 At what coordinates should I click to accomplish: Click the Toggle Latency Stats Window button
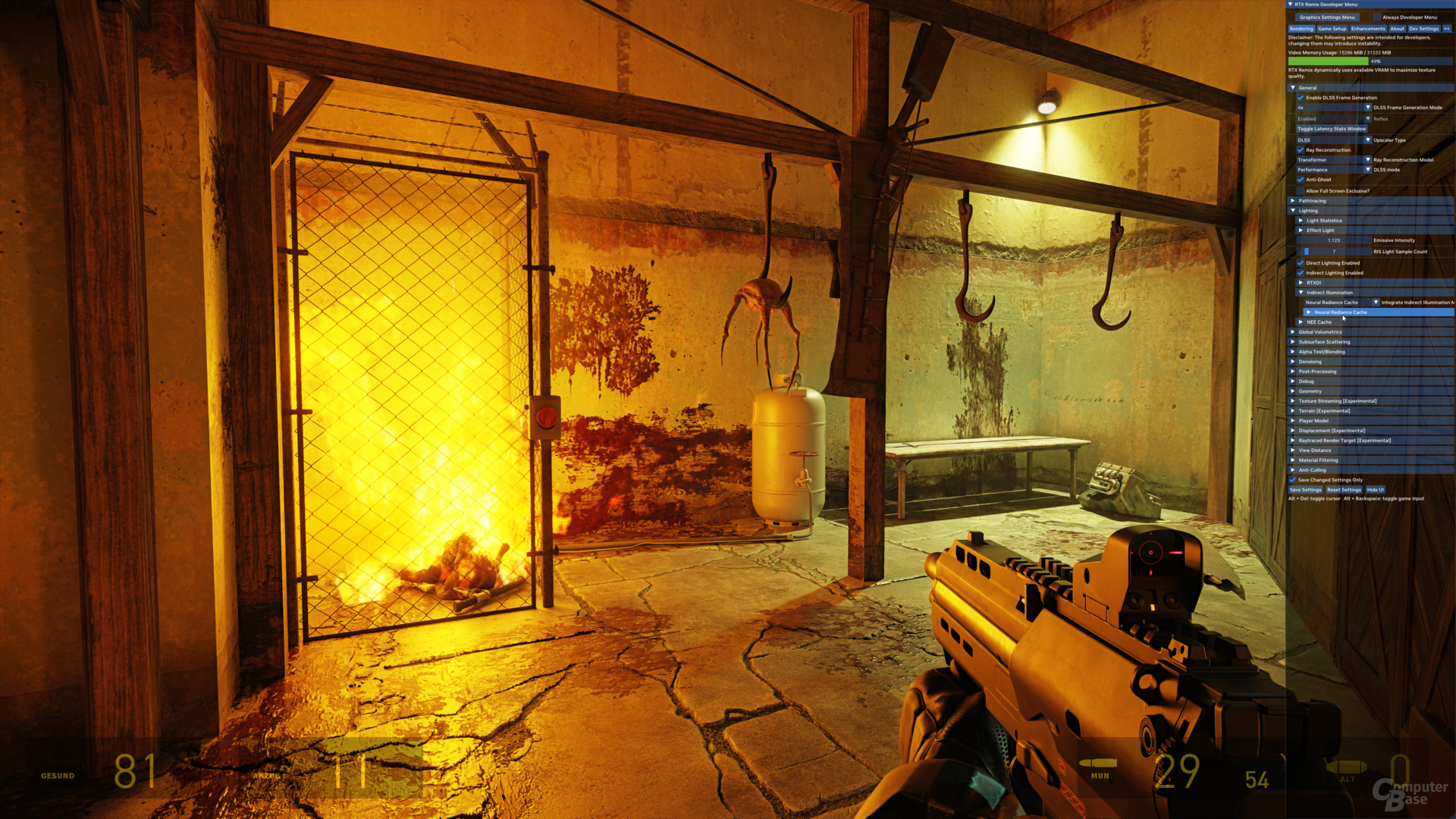pos(1331,129)
